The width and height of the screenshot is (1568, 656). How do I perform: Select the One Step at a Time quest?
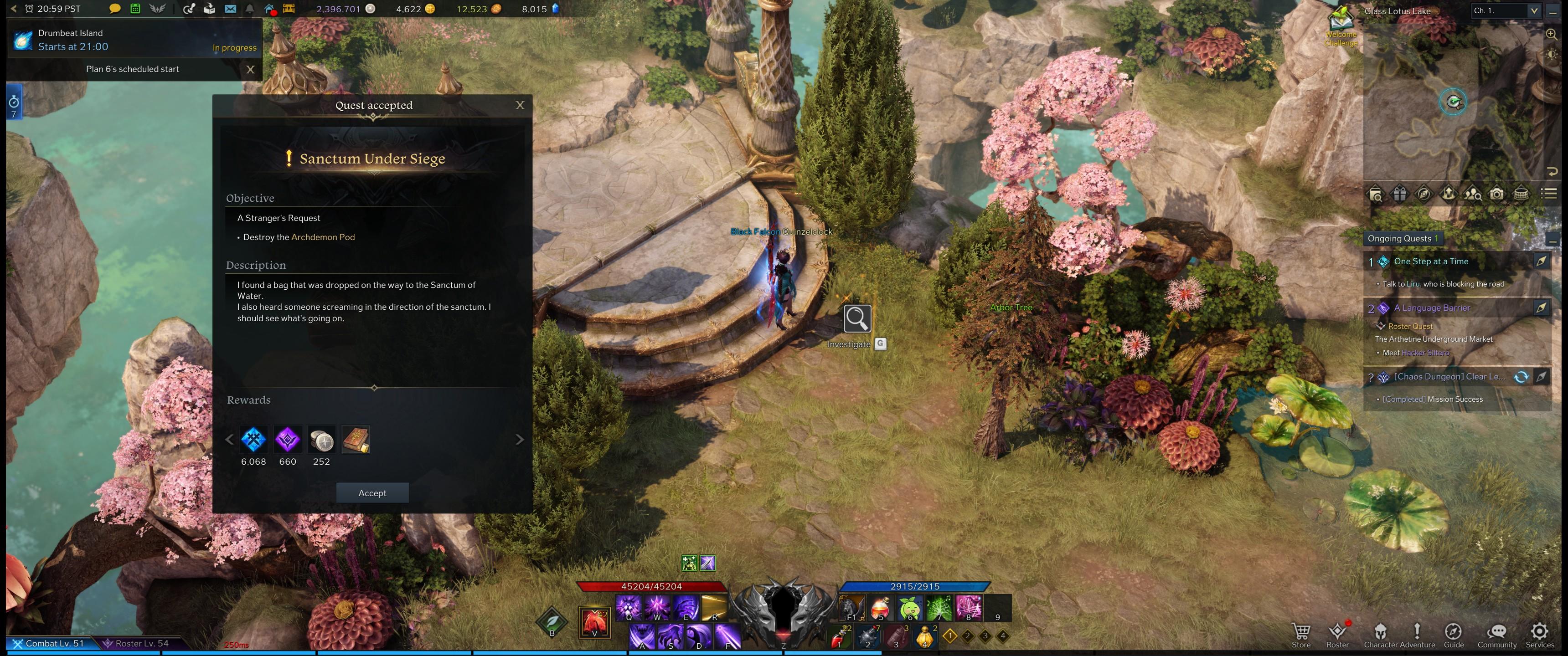pyautogui.click(x=1431, y=261)
